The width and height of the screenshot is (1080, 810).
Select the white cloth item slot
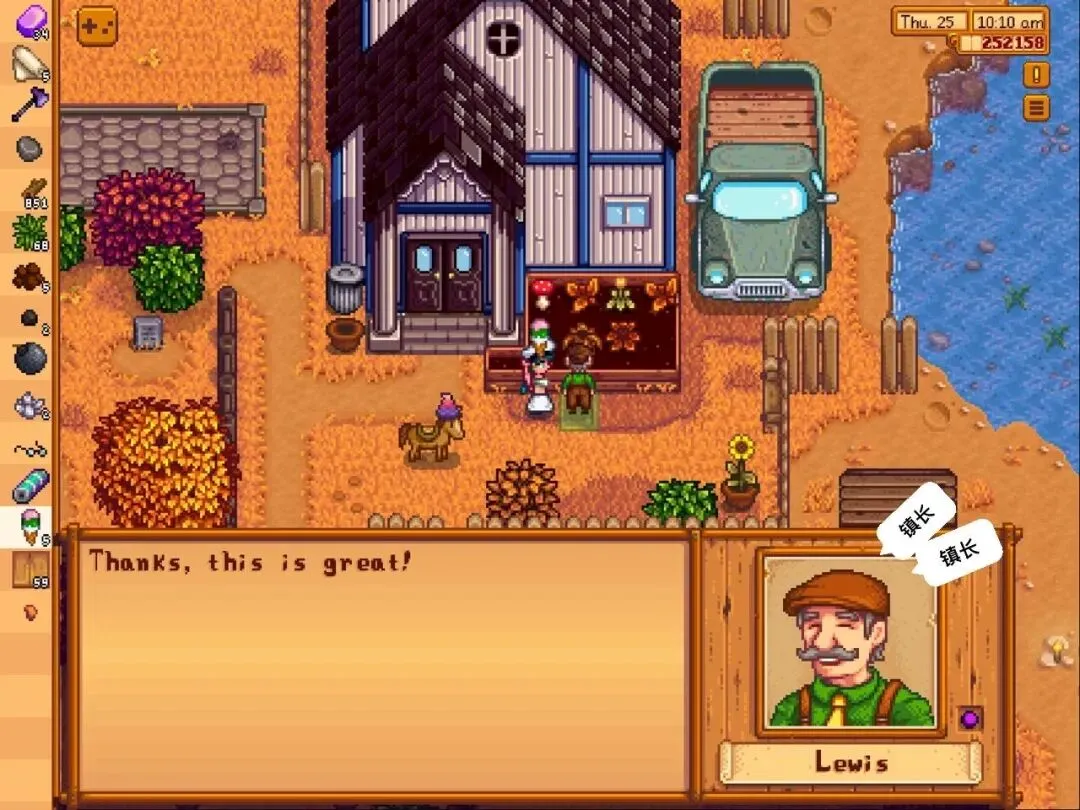[x=30, y=63]
